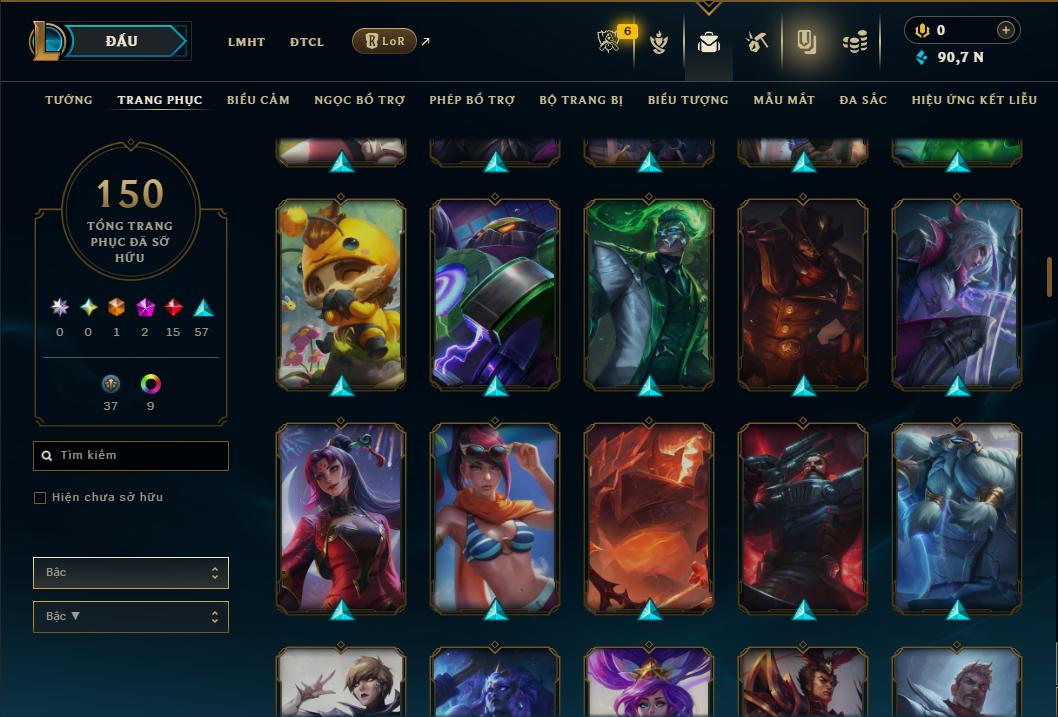Viewport: 1058px width, 717px height.
Task: Click the Tìm kiếm search box
Action: (131, 456)
